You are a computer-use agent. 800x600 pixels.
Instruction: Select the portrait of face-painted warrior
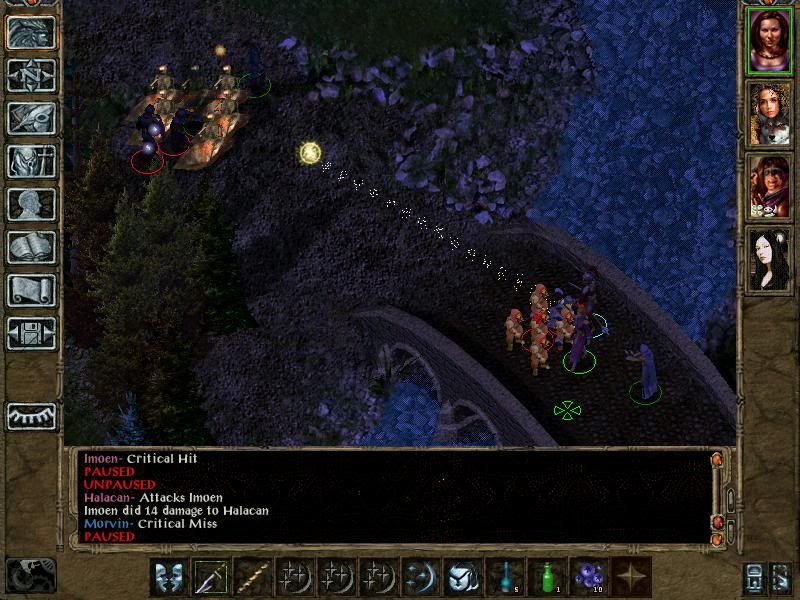tap(770, 186)
